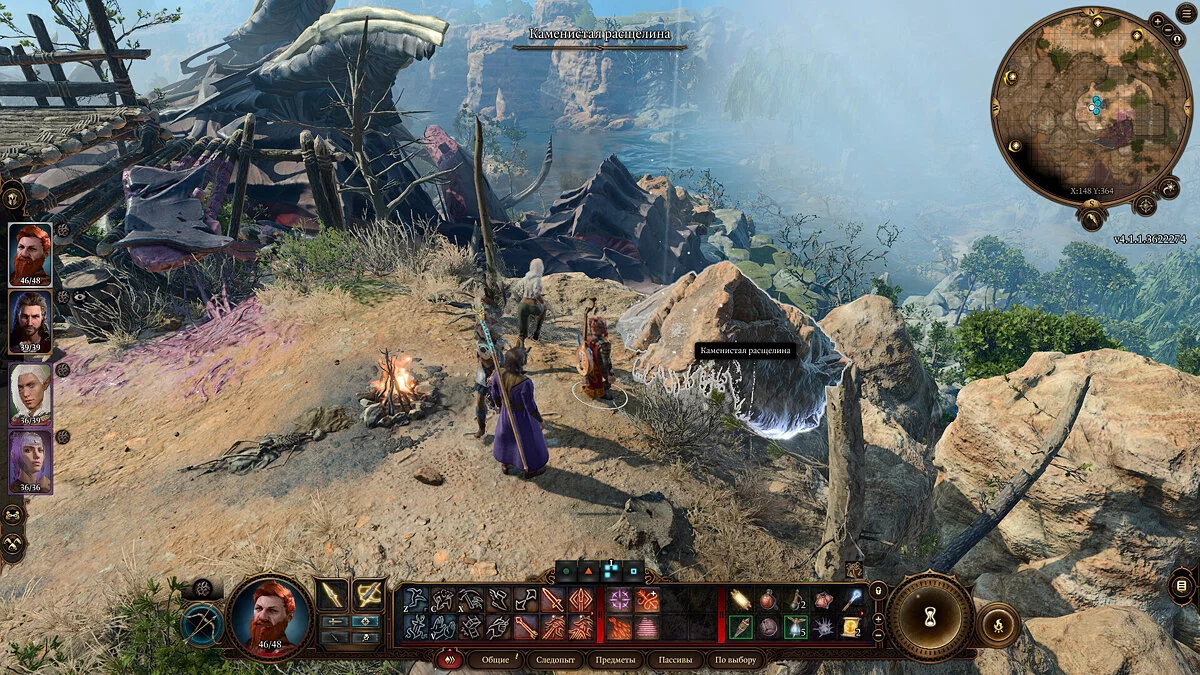The height and width of the screenshot is (675, 1200).
Task: Zoom in the minimap with plus button
Action: point(1157,20)
